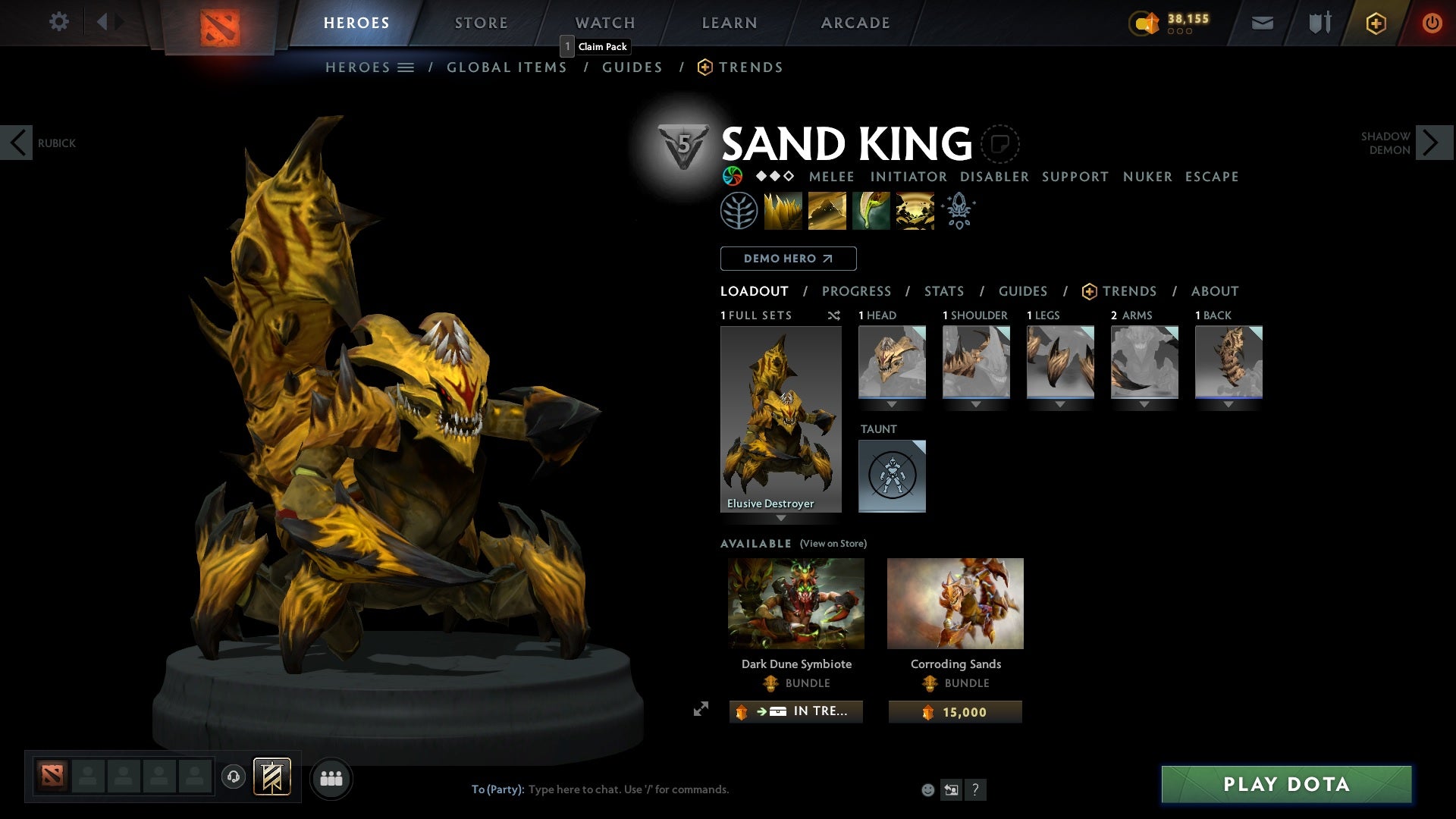This screenshot has width=1456, height=819.
Task: Click the voice chat headset icon
Action: (x=233, y=777)
